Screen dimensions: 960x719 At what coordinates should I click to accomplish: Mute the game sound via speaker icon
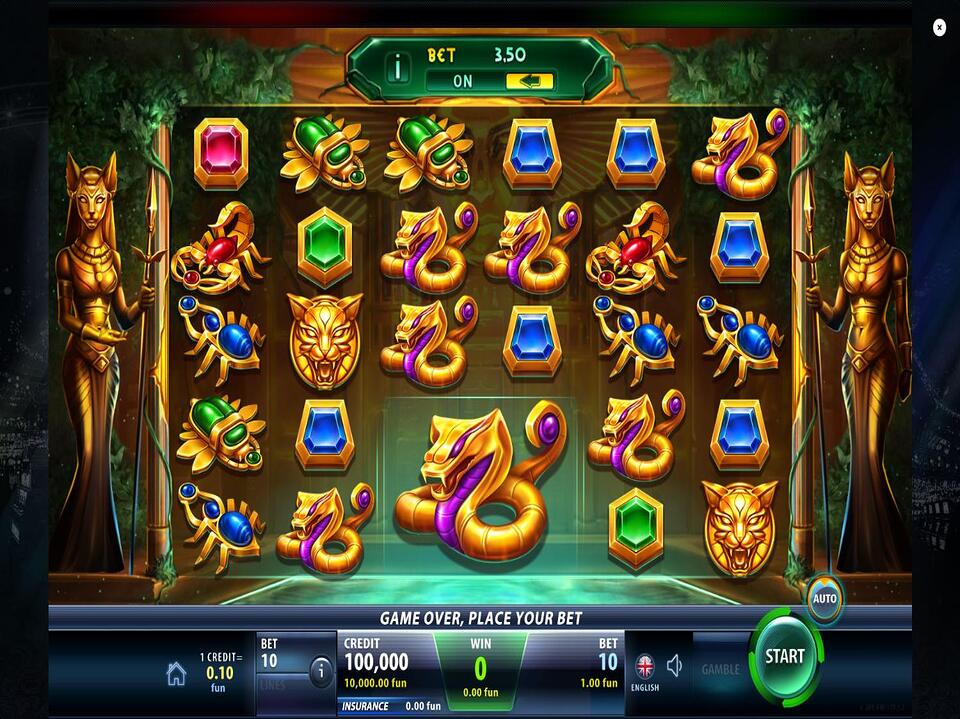675,665
